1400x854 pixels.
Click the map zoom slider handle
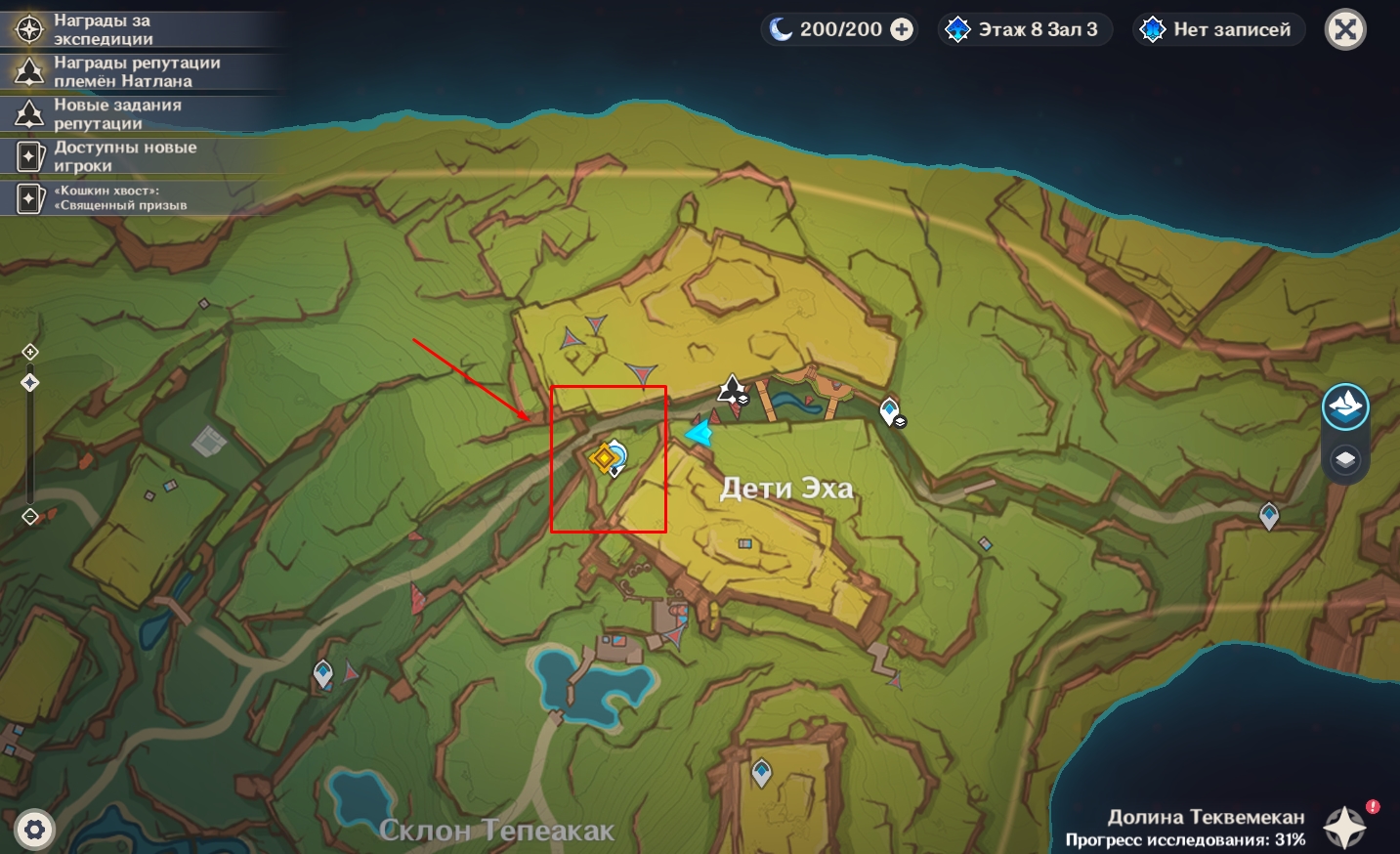tap(30, 383)
